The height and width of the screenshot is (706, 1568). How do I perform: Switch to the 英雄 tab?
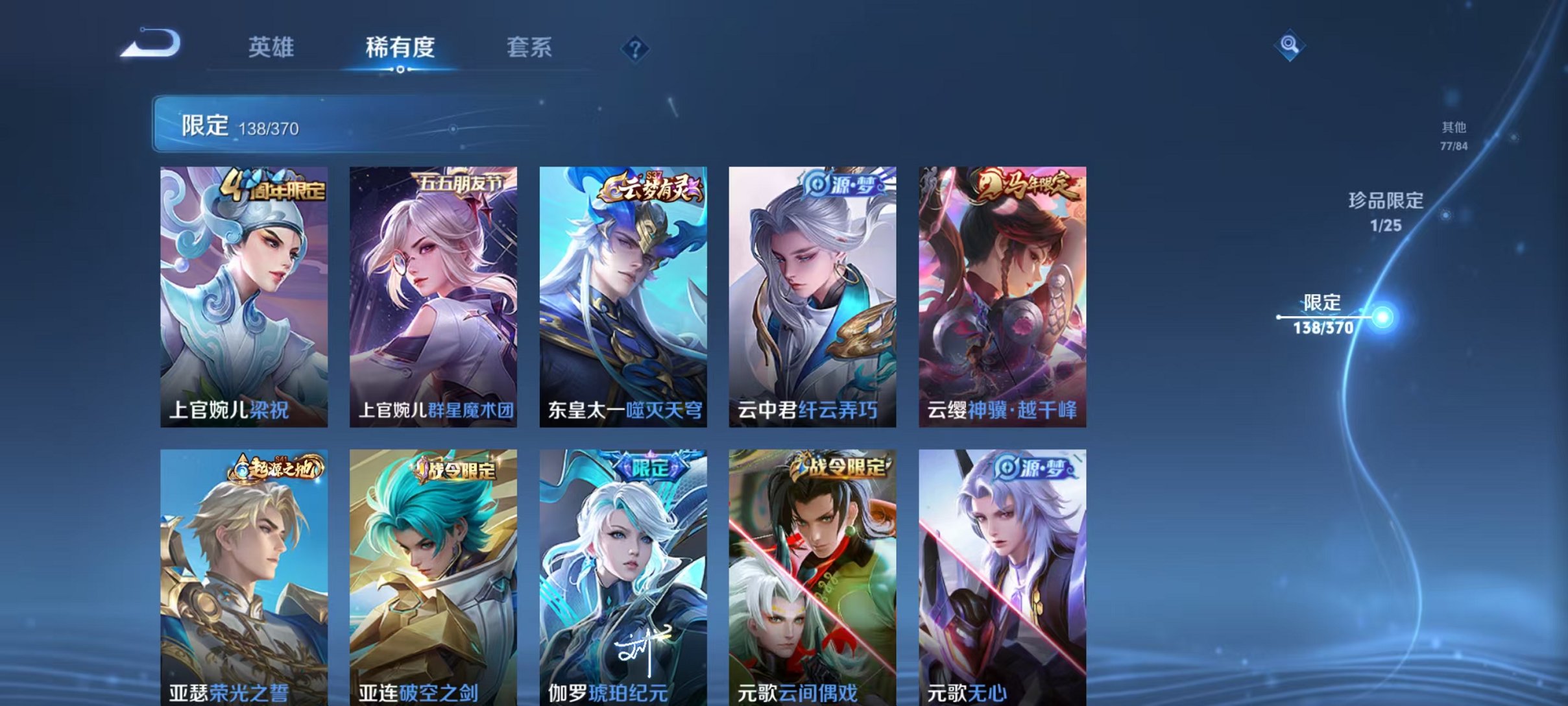click(x=271, y=47)
